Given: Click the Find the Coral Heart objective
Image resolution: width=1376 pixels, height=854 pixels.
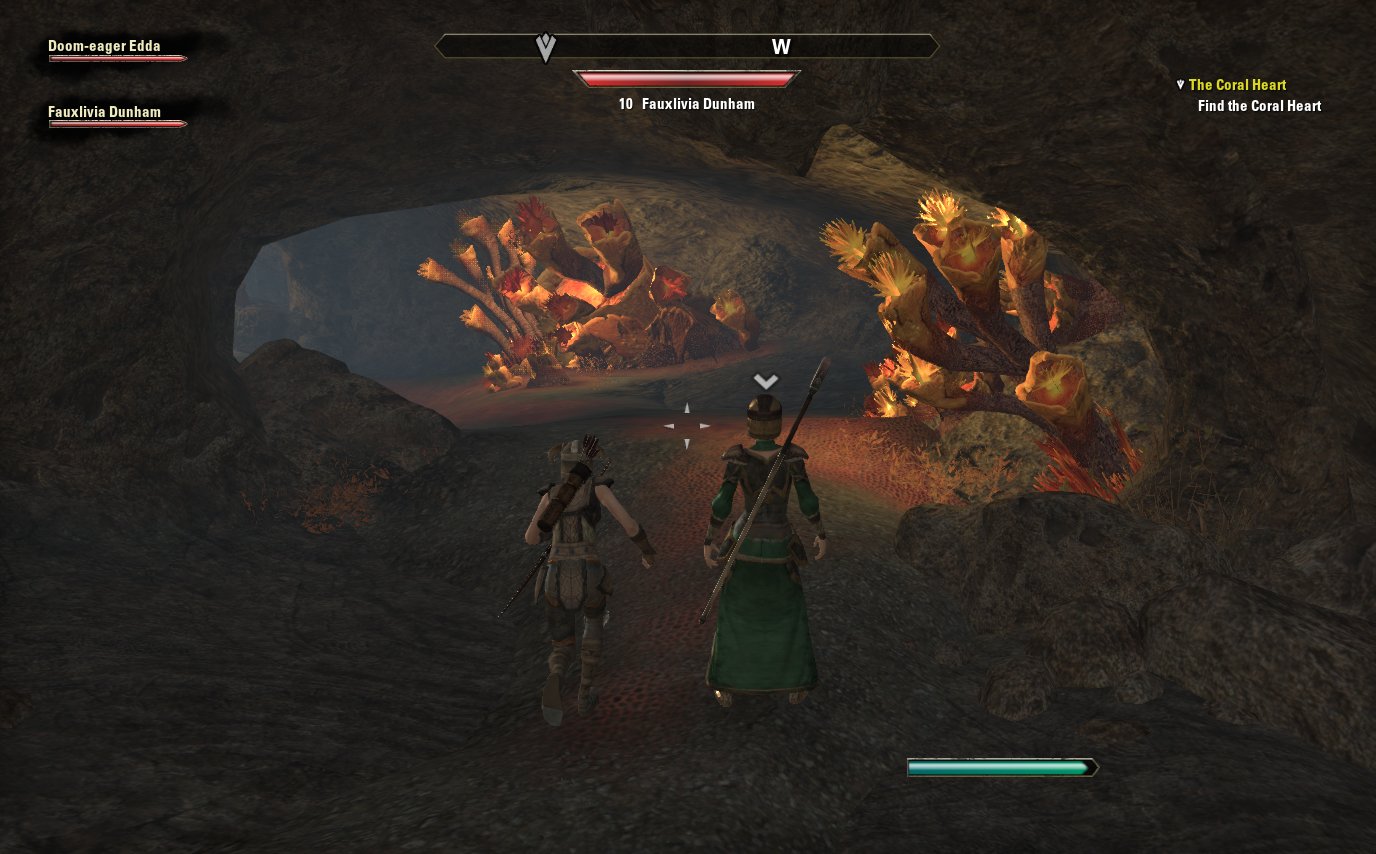Looking at the screenshot, I should point(1259,106).
